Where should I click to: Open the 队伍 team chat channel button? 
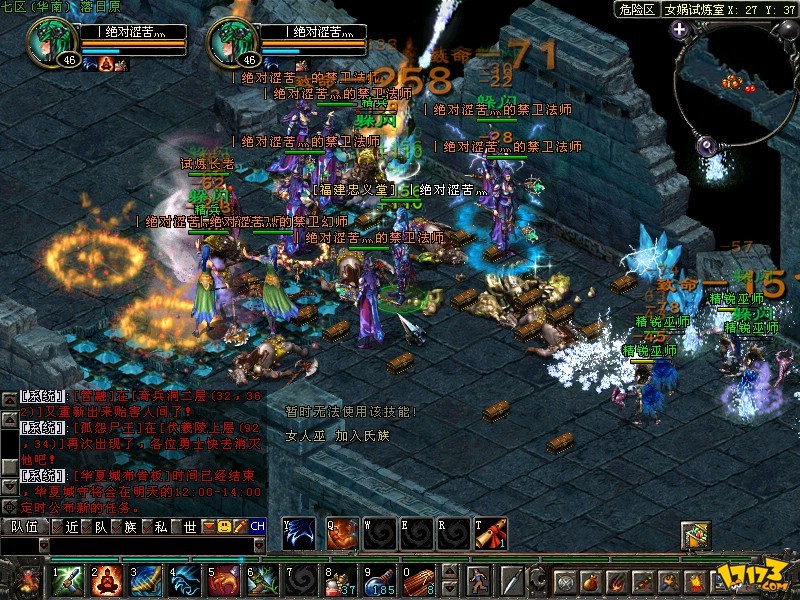(x=24, y=526)
